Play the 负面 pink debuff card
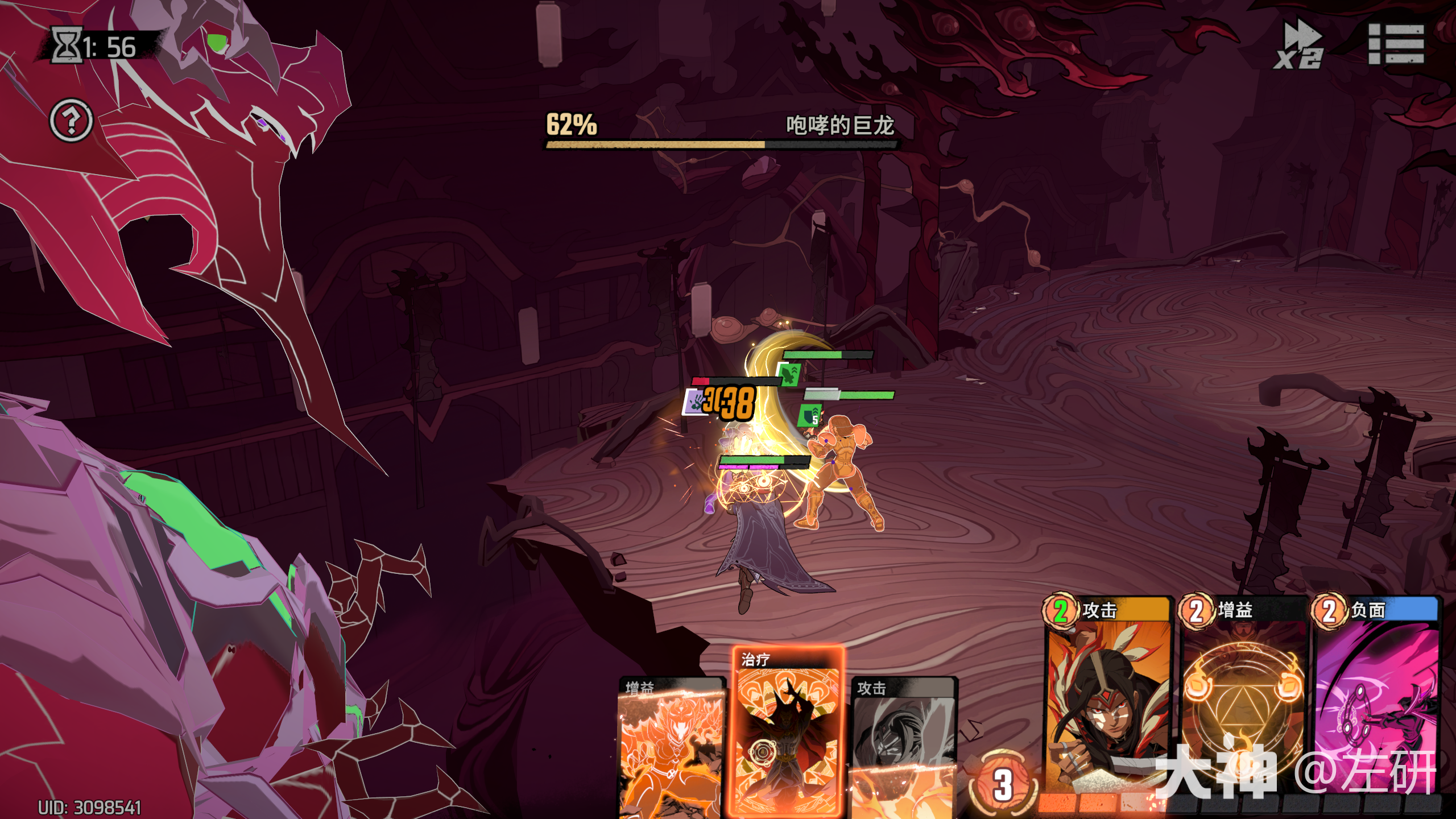1456x819 pixels. (1376, 694)
